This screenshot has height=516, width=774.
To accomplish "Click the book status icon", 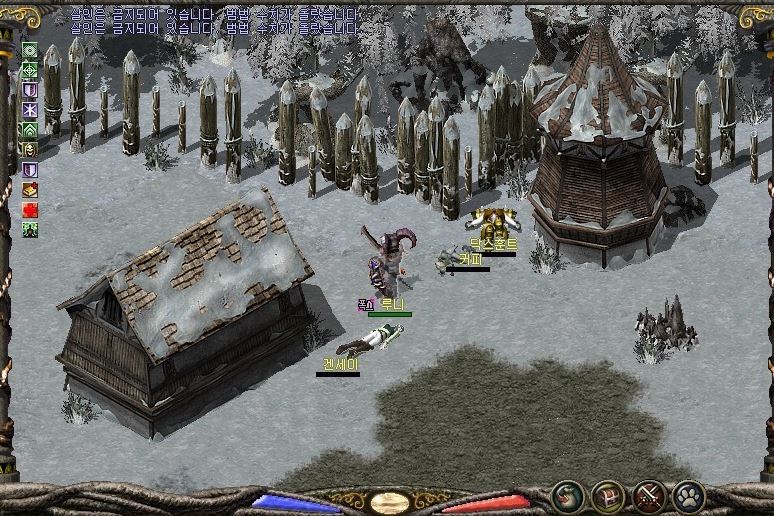I will click(x=30, y=189).
